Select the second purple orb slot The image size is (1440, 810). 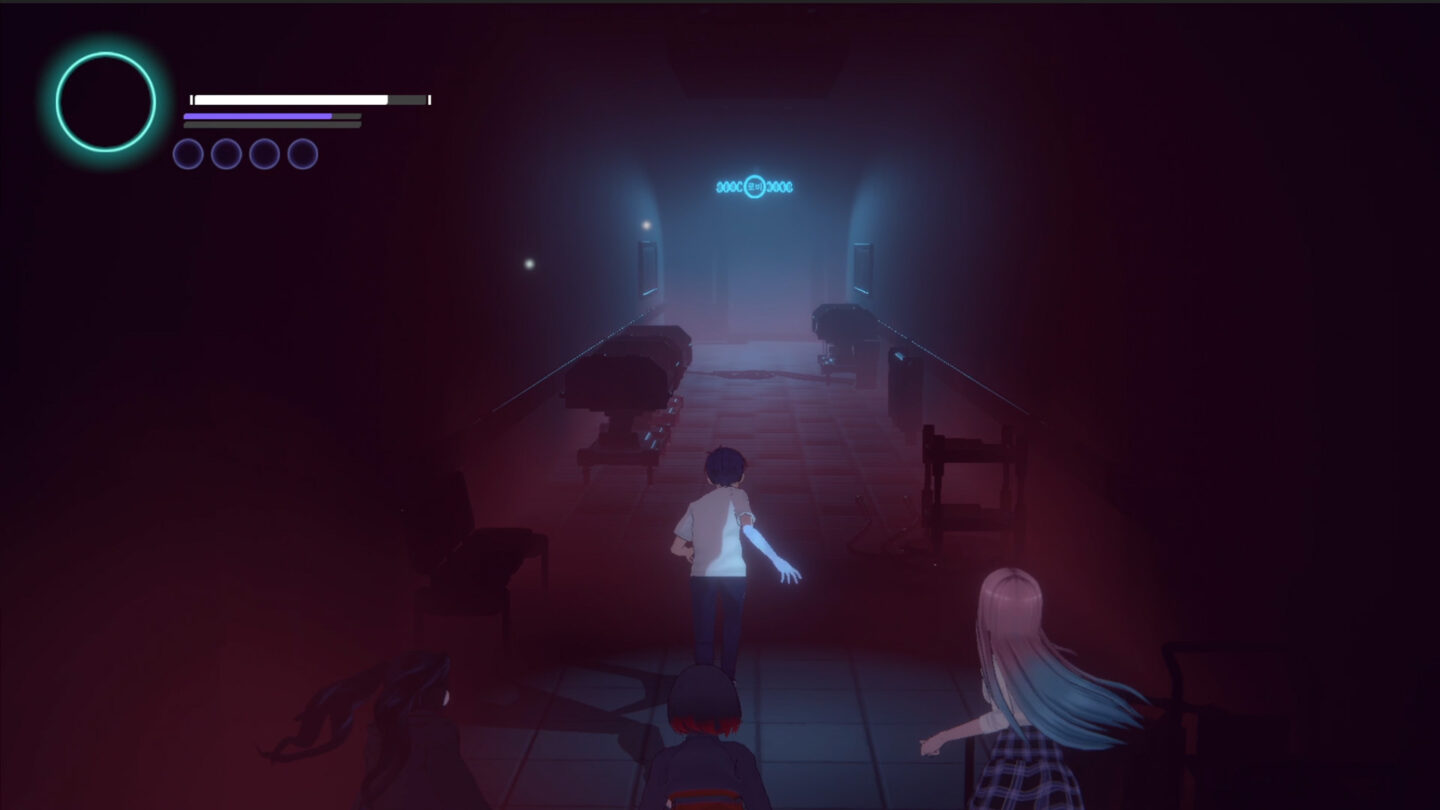pos(226,155)
